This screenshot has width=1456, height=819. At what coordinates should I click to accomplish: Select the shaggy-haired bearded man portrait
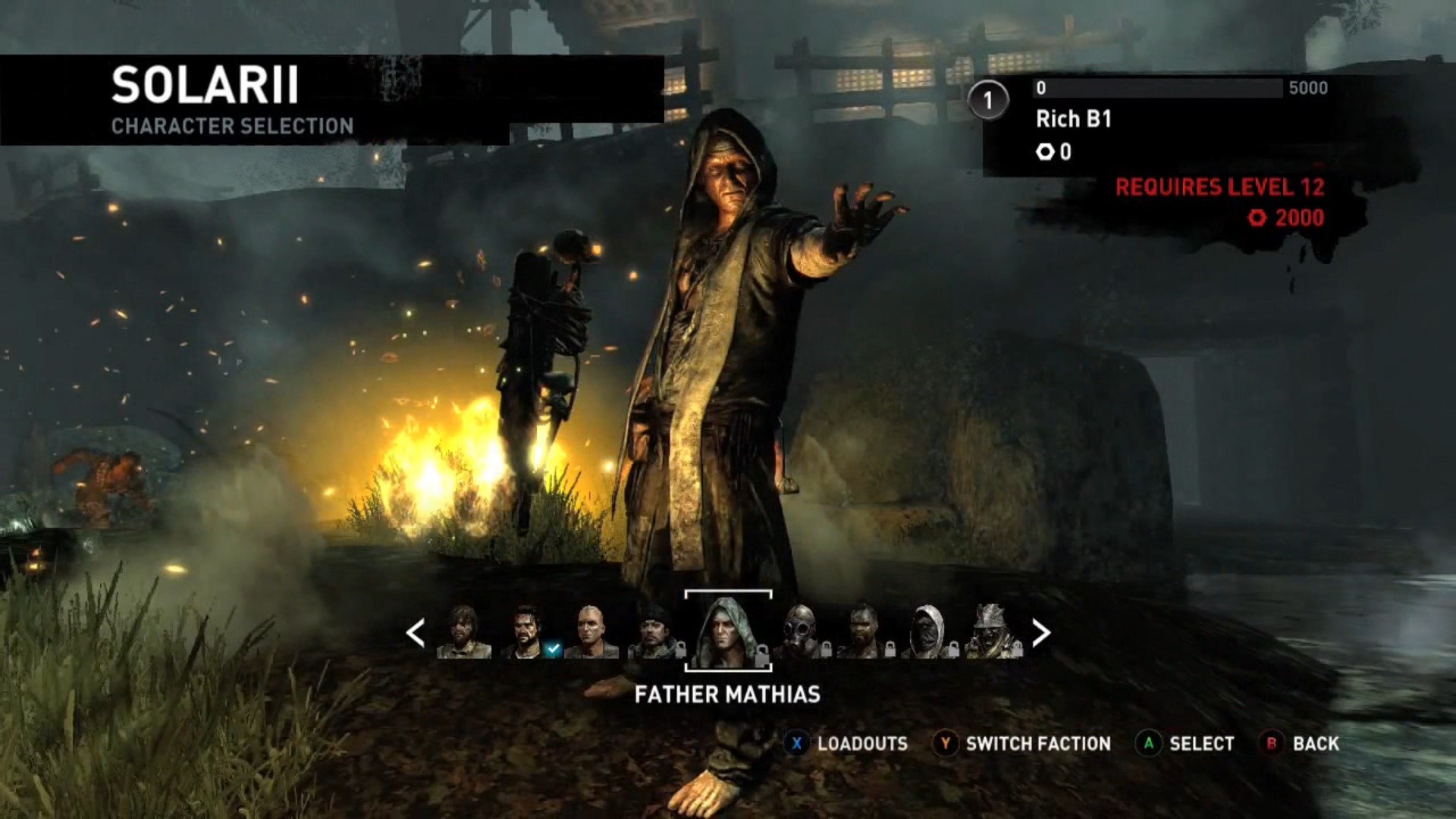pos(463,632)
